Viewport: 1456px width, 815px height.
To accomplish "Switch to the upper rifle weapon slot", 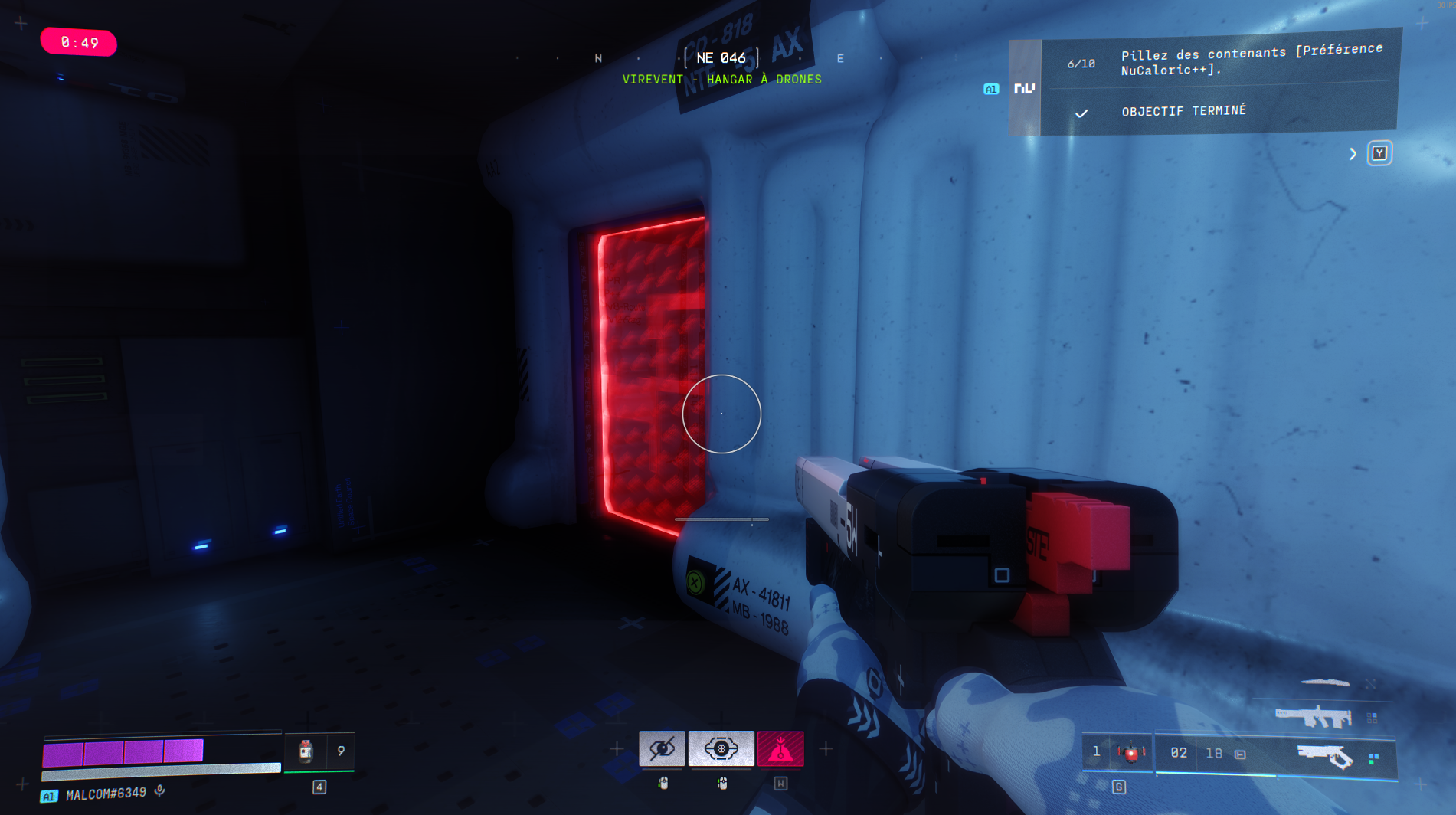I will tap(1313, 717).
